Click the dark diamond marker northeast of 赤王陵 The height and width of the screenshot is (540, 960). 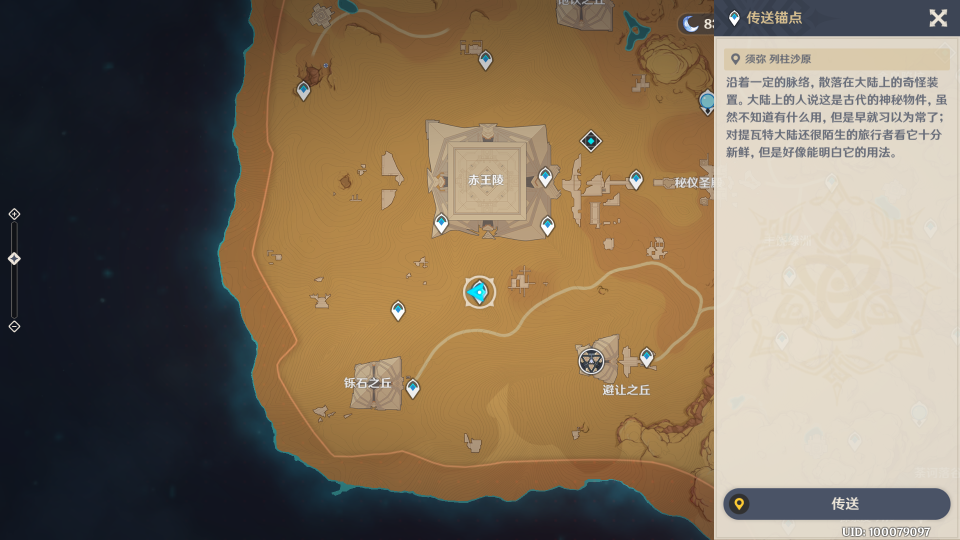tap(591, 141)
